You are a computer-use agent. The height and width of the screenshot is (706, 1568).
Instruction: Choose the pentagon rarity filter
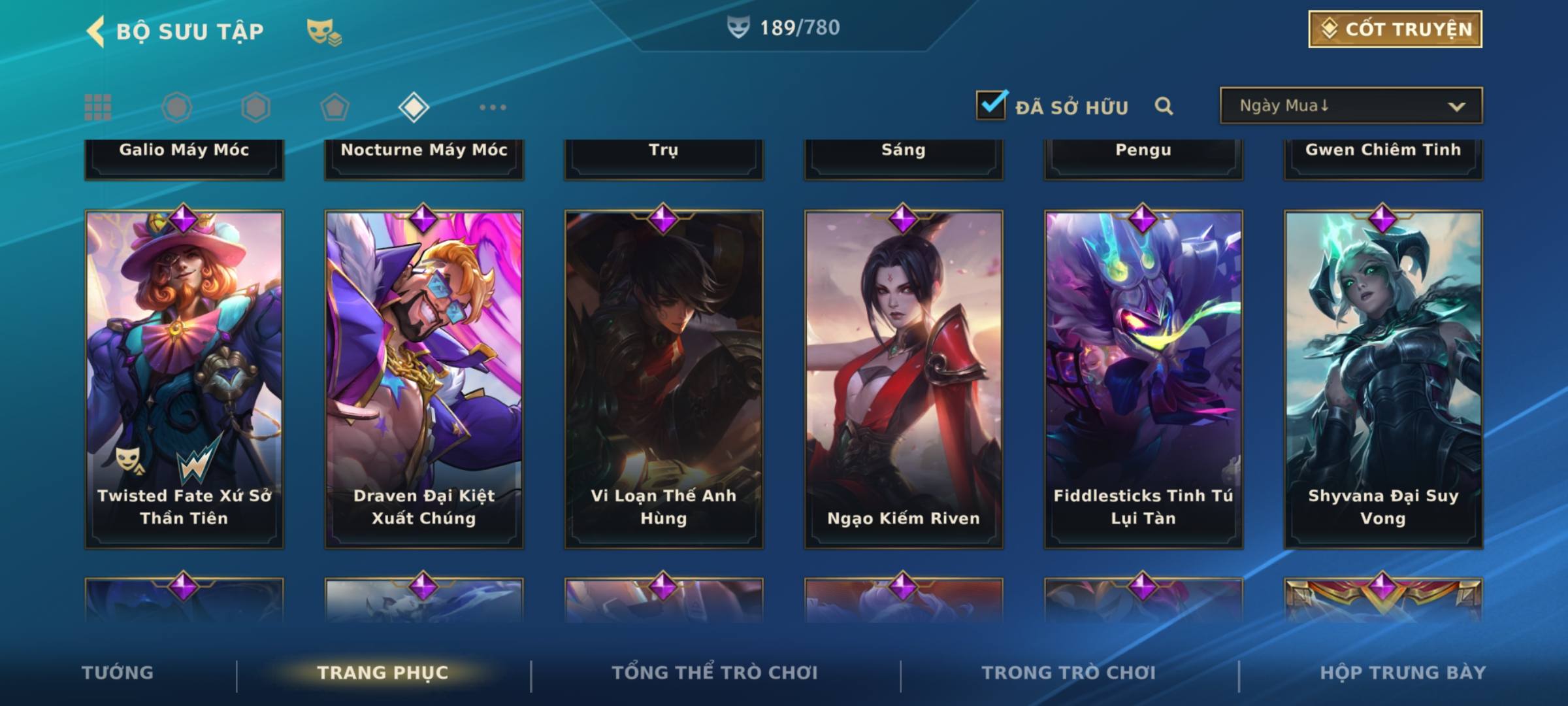click(335, 107)
